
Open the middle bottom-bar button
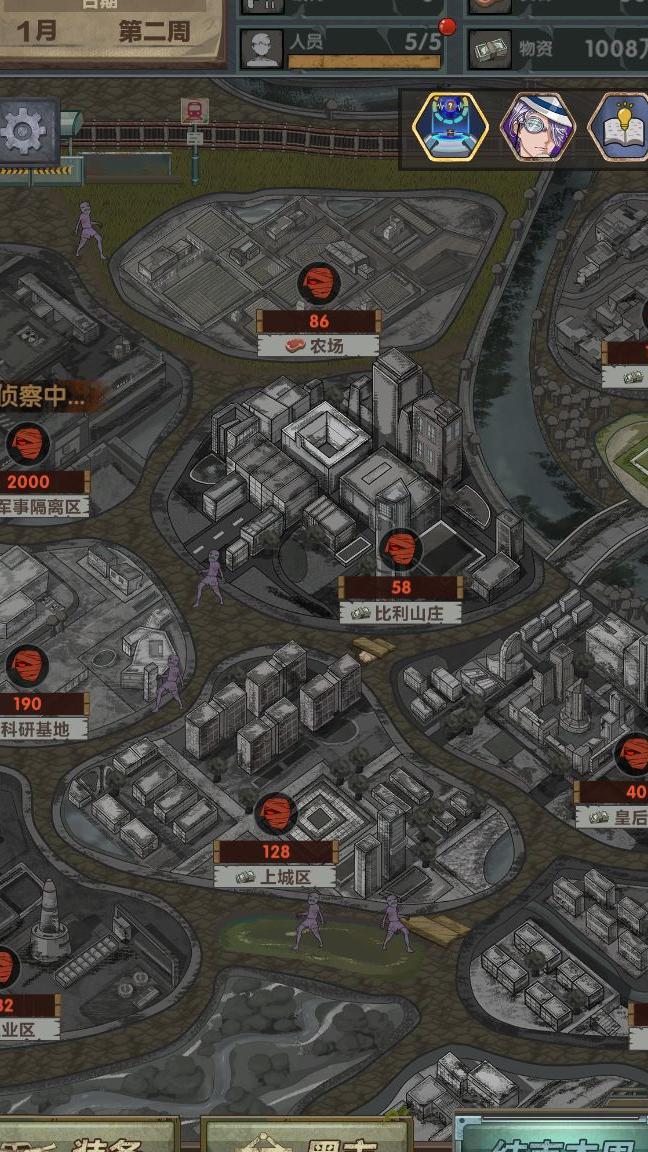click(307, 1137)
